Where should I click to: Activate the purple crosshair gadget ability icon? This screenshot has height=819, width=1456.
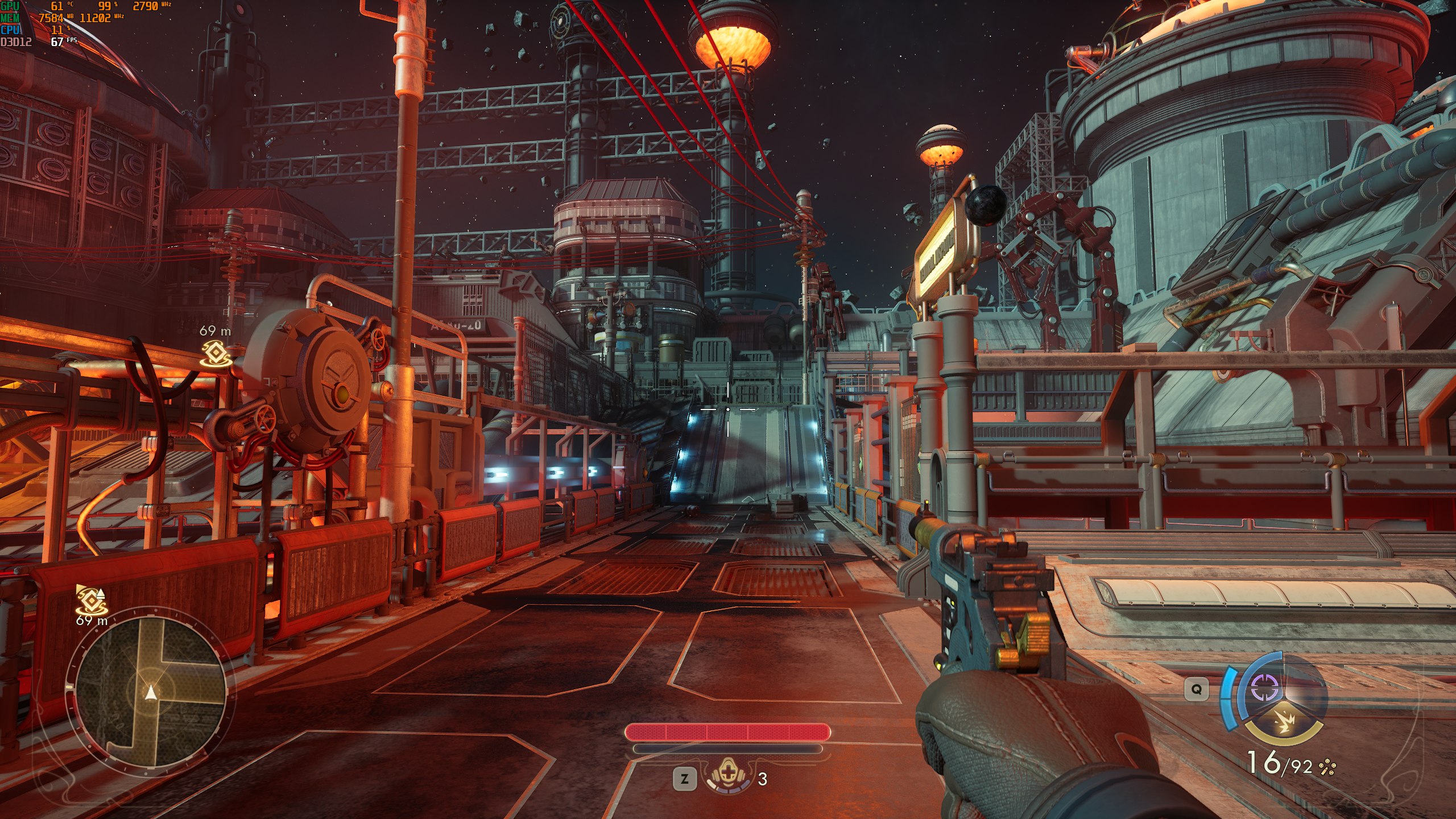click(x=1265, y=689)
